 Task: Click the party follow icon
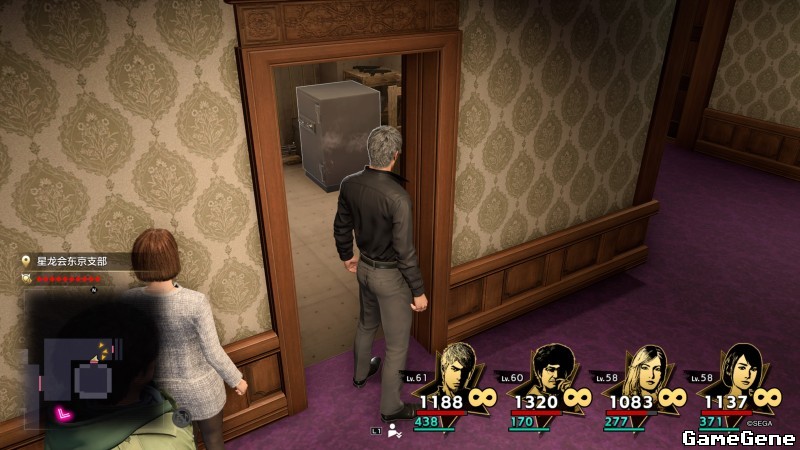(x=395, y=431)
